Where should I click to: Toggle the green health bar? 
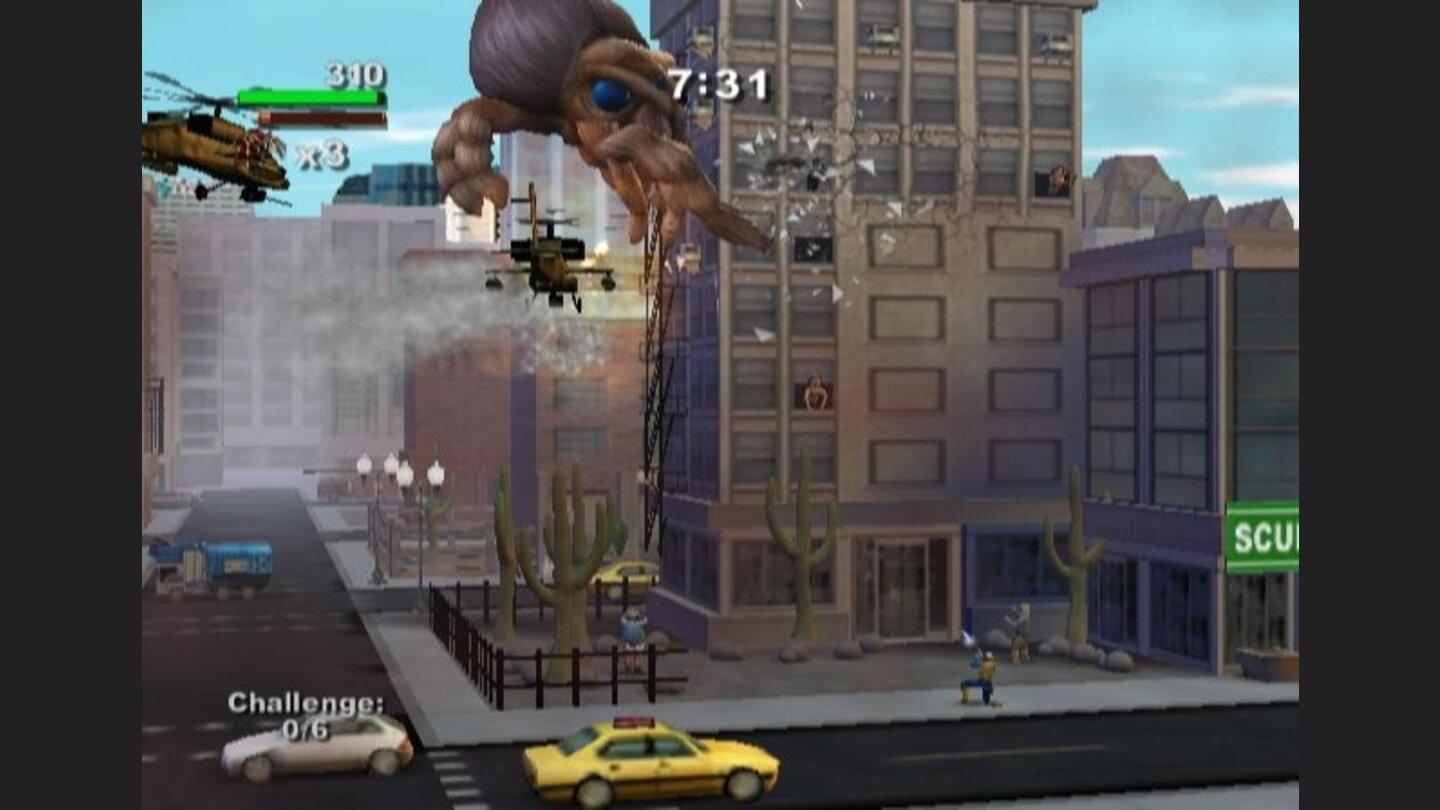310,98
